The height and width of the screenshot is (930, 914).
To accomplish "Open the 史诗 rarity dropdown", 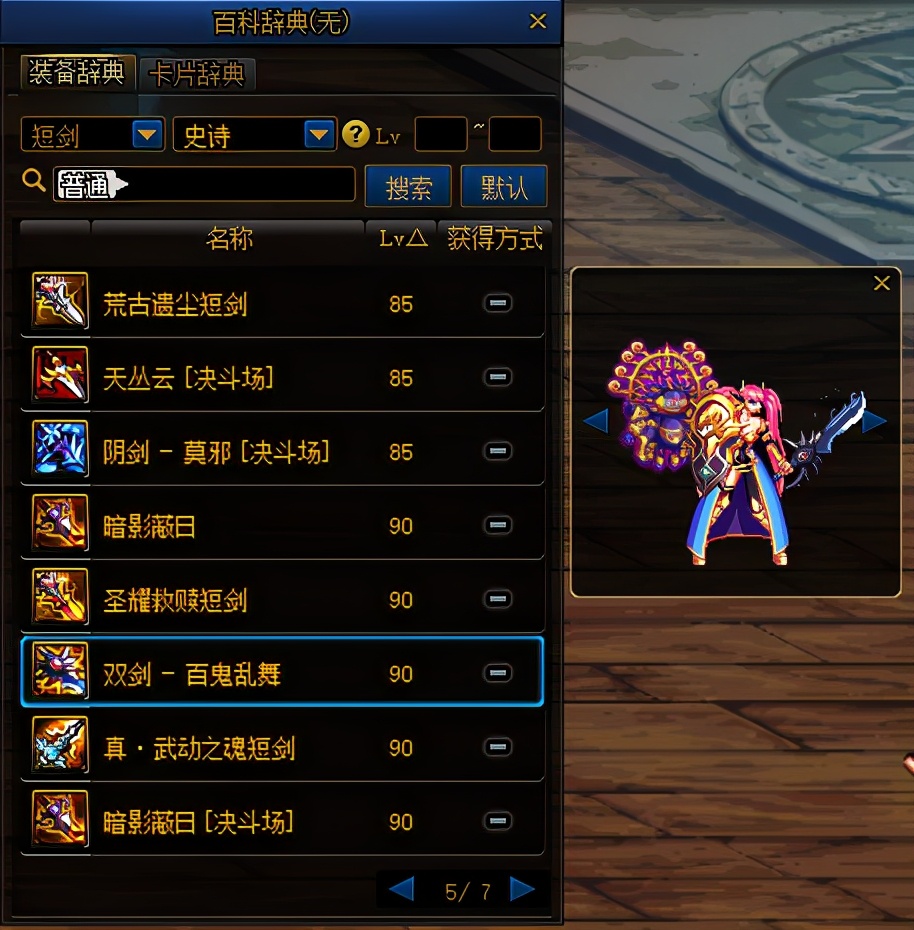I will (319, 134).
